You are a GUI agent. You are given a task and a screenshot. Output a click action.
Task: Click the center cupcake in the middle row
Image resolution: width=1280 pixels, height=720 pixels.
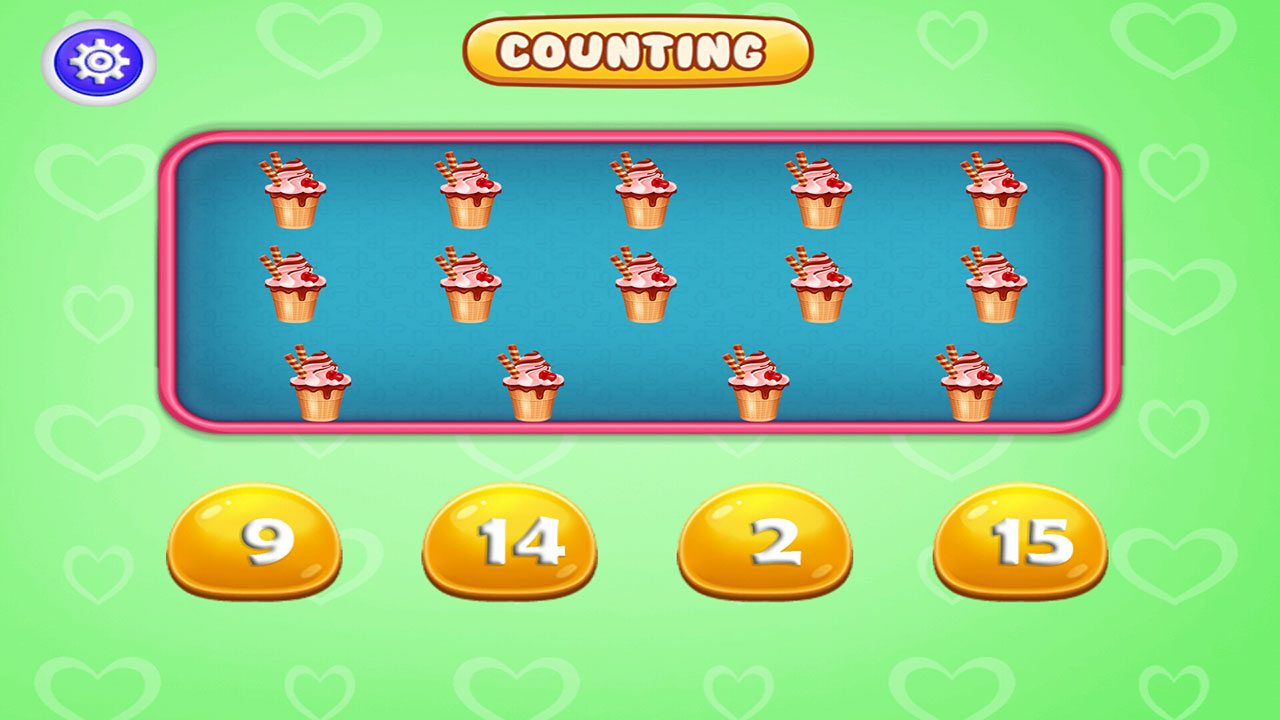(x=646, y=283)
